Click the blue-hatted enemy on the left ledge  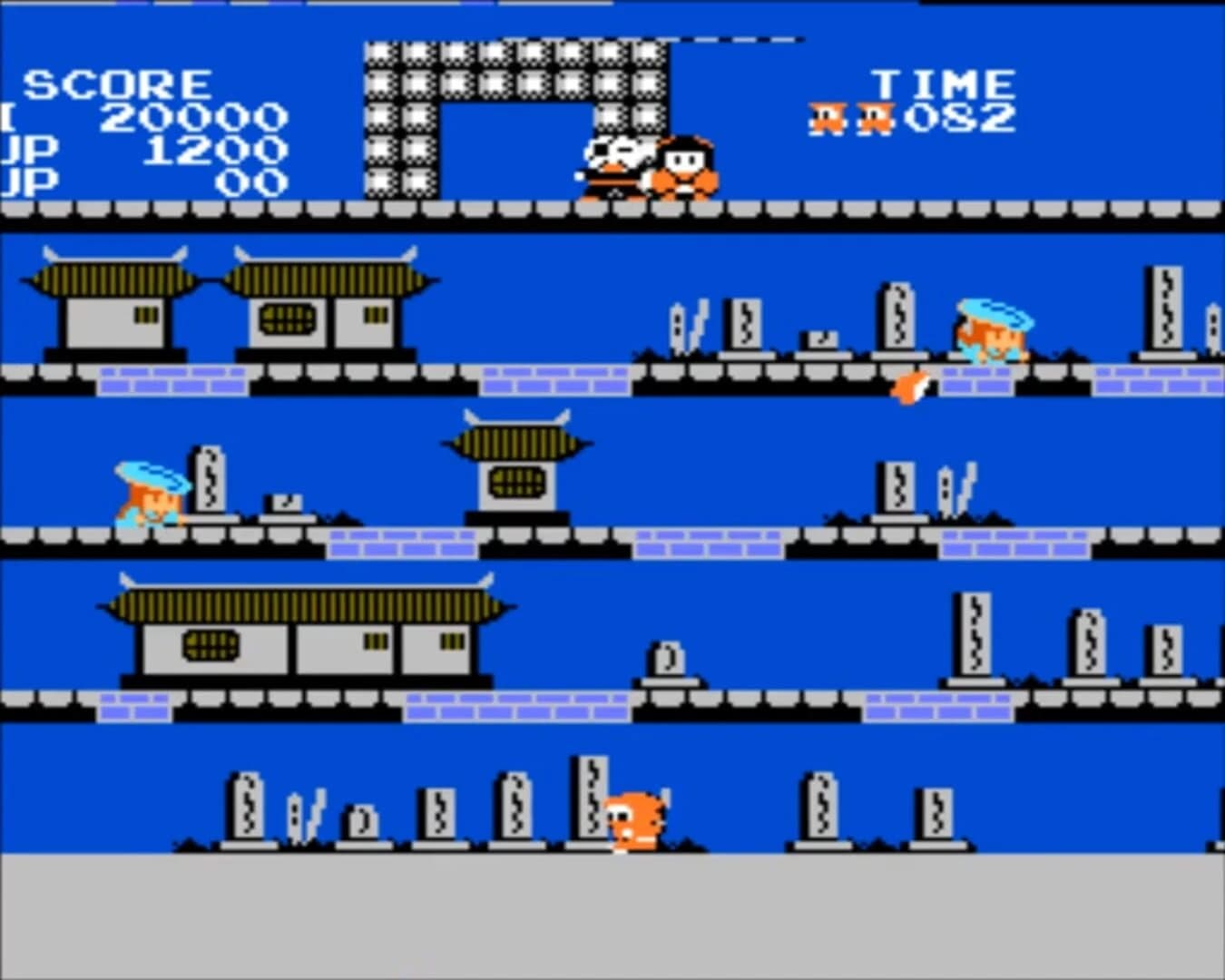pos(150,495)
